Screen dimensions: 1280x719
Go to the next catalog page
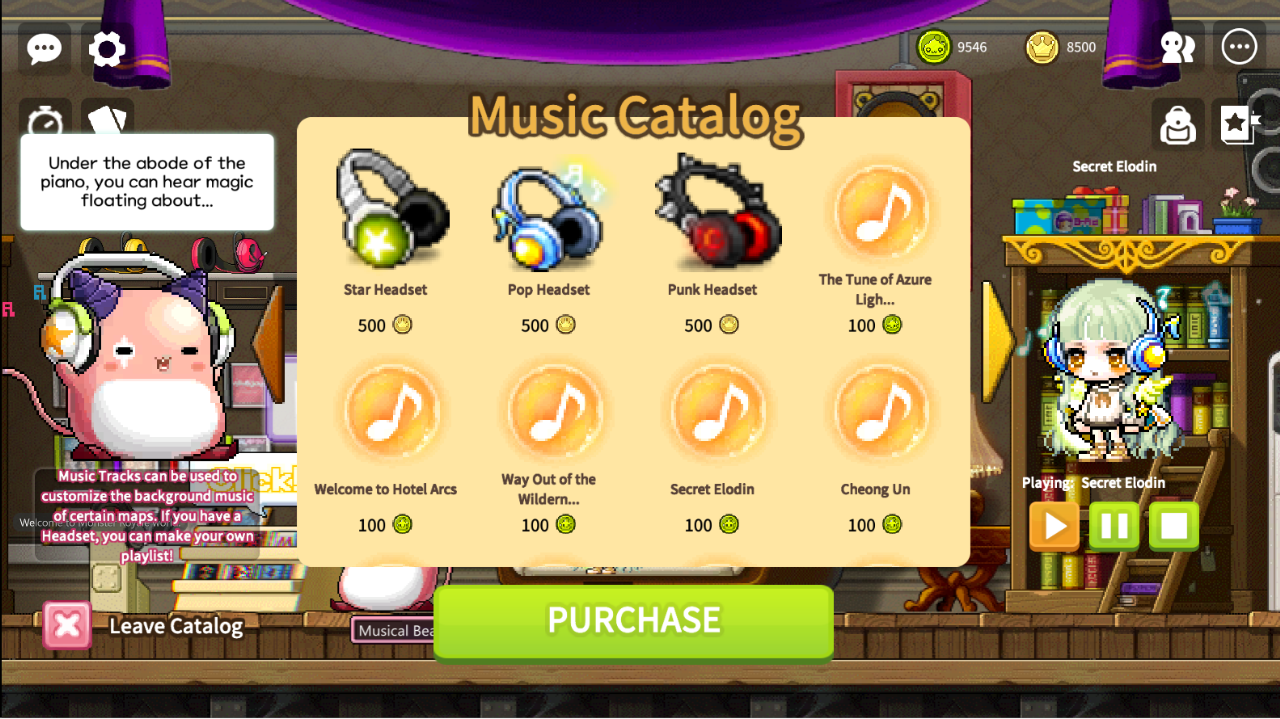[996, 342]
